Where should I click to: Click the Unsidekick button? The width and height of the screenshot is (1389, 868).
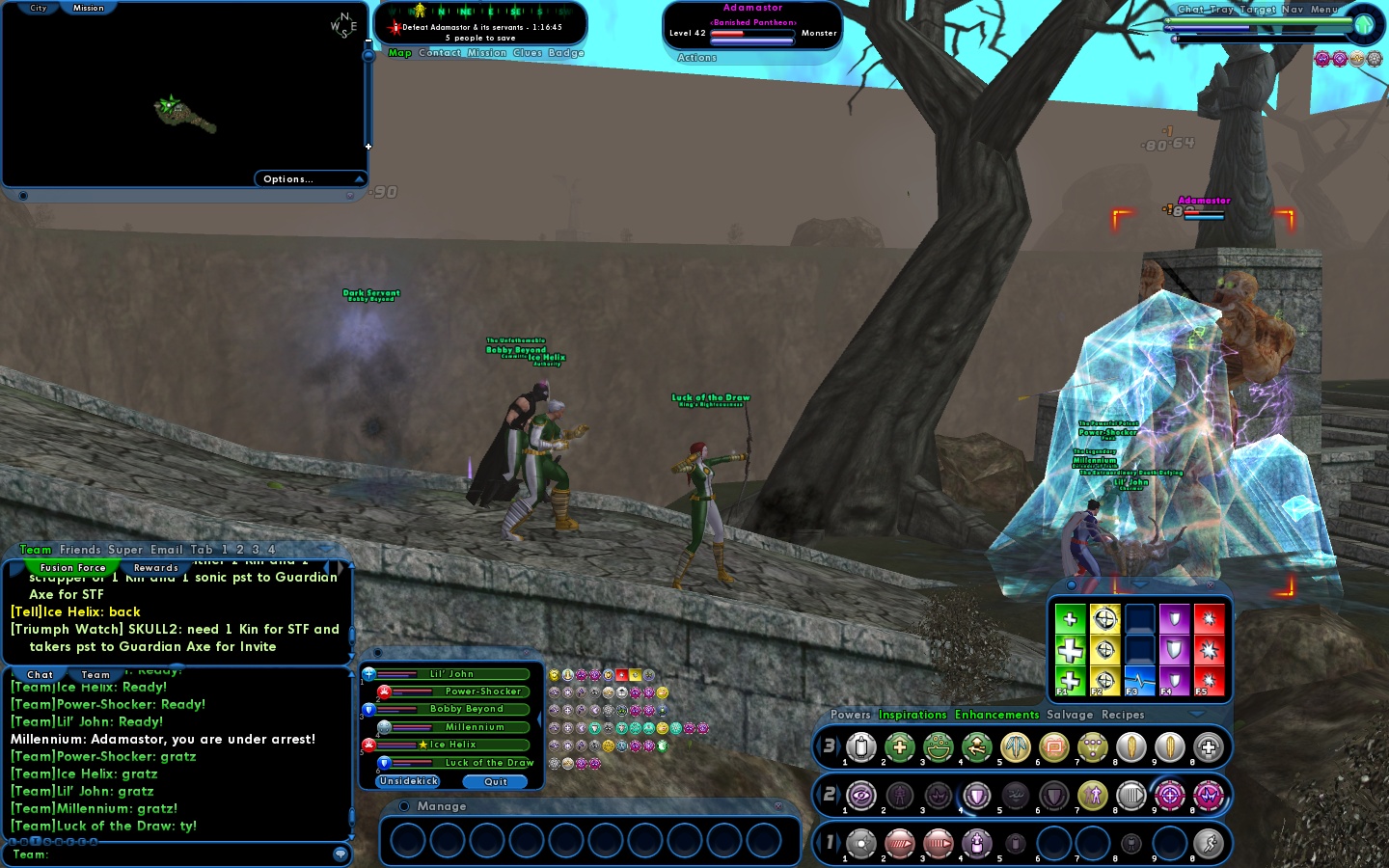(409, 781)
